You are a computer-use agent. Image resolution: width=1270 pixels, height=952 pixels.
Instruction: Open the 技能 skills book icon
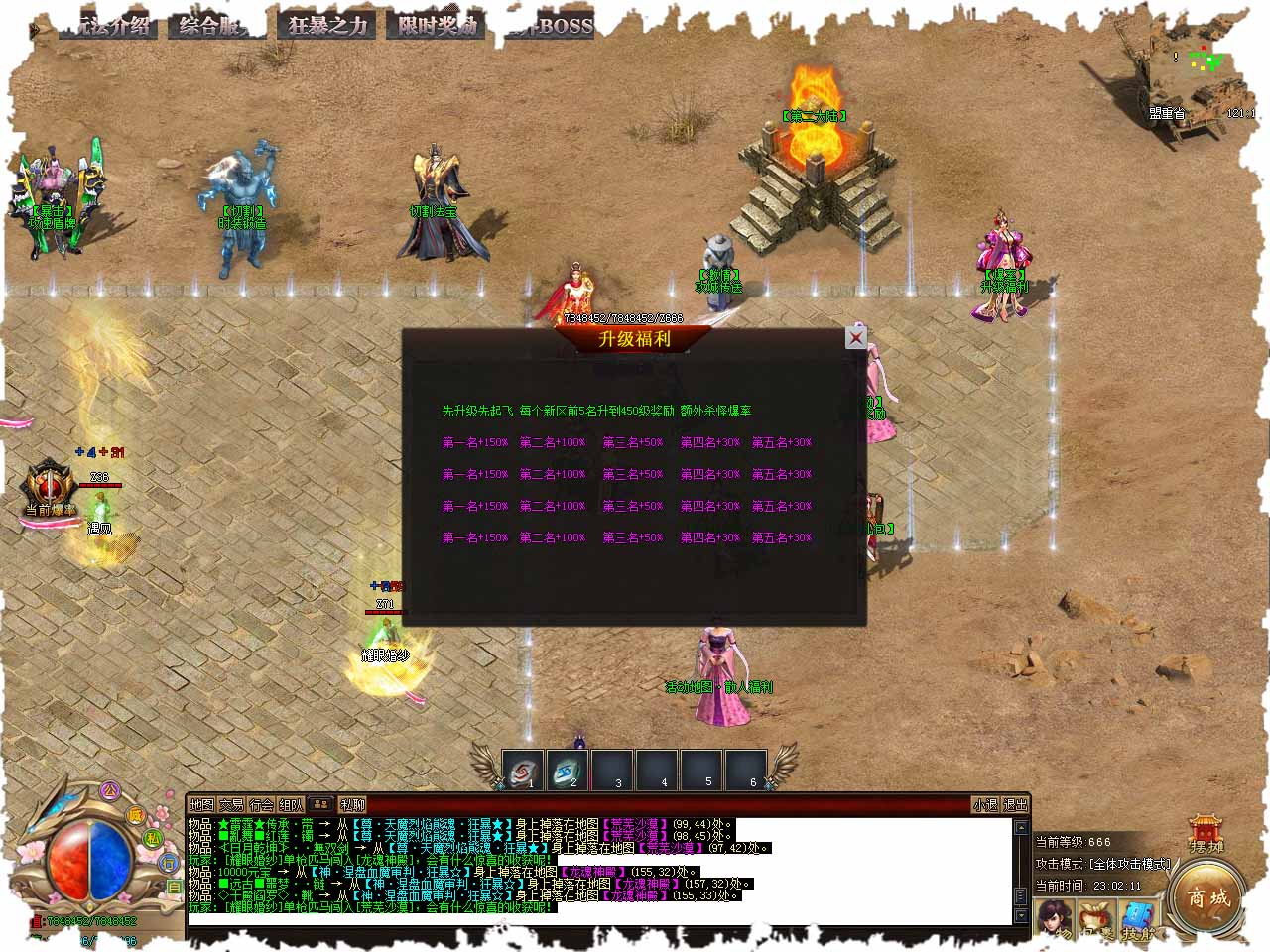pos(1139,922)
